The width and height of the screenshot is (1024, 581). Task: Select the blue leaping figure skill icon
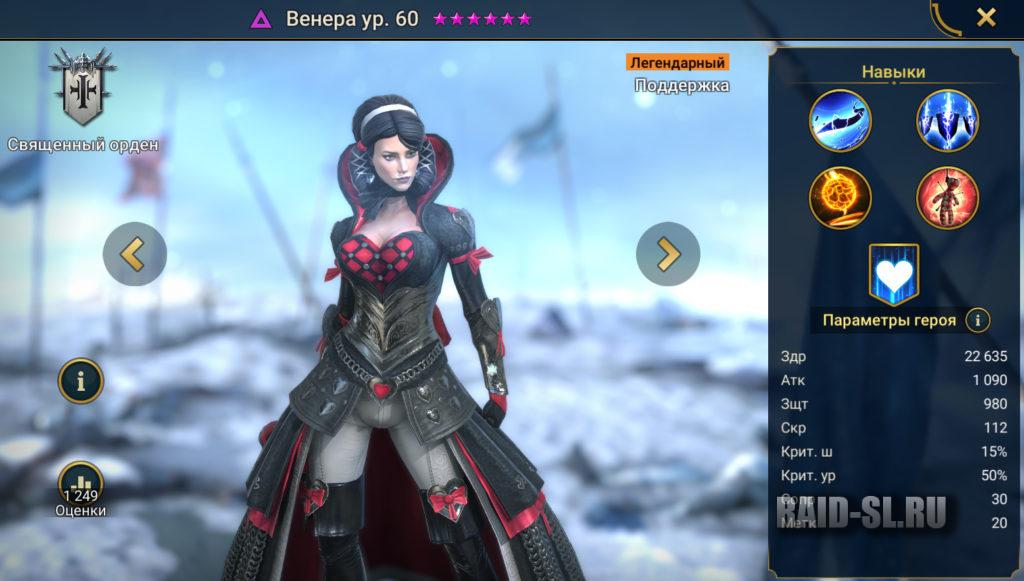(x=840, y=121)
